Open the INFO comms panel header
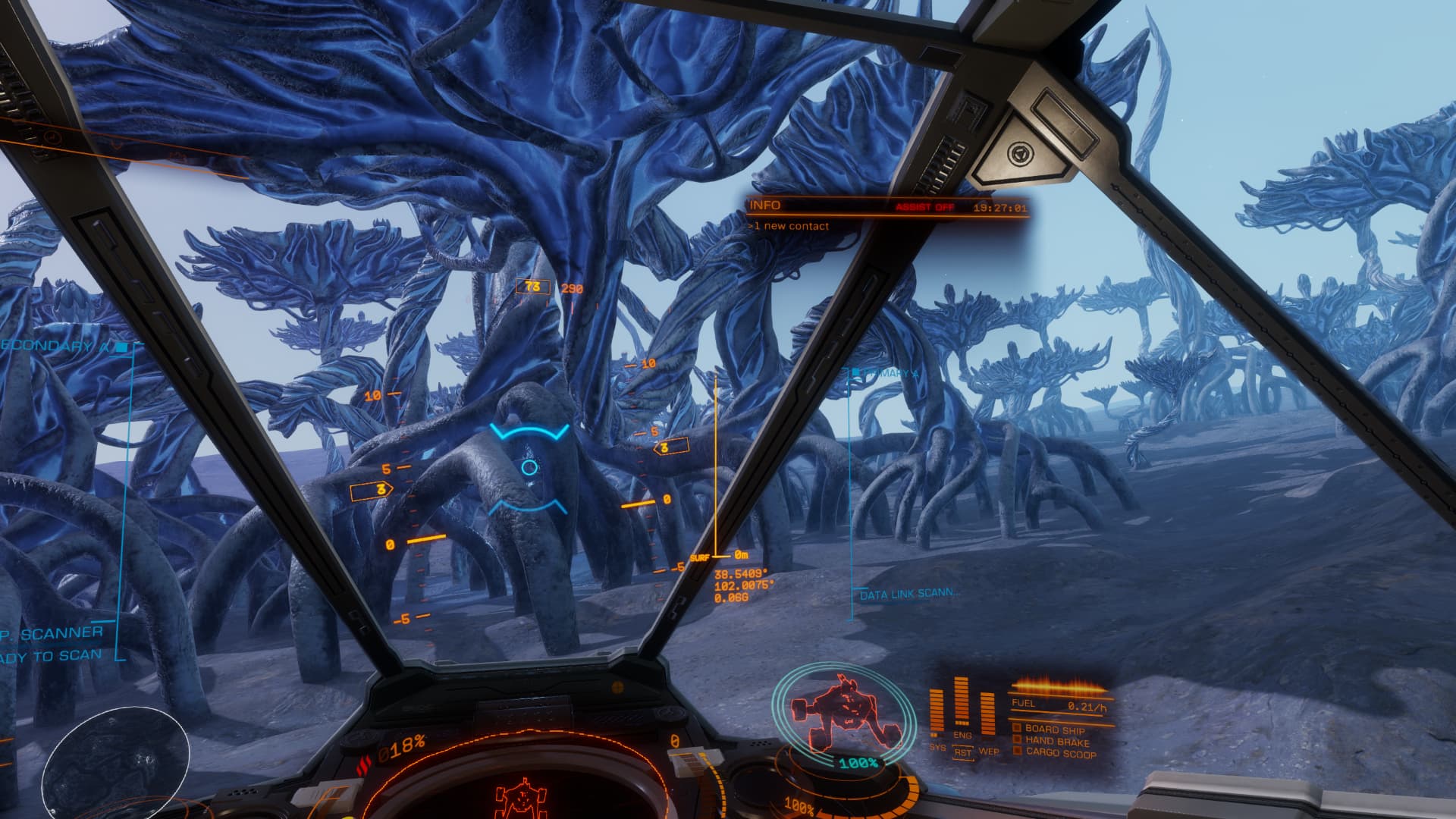 [x=765, y=206]
